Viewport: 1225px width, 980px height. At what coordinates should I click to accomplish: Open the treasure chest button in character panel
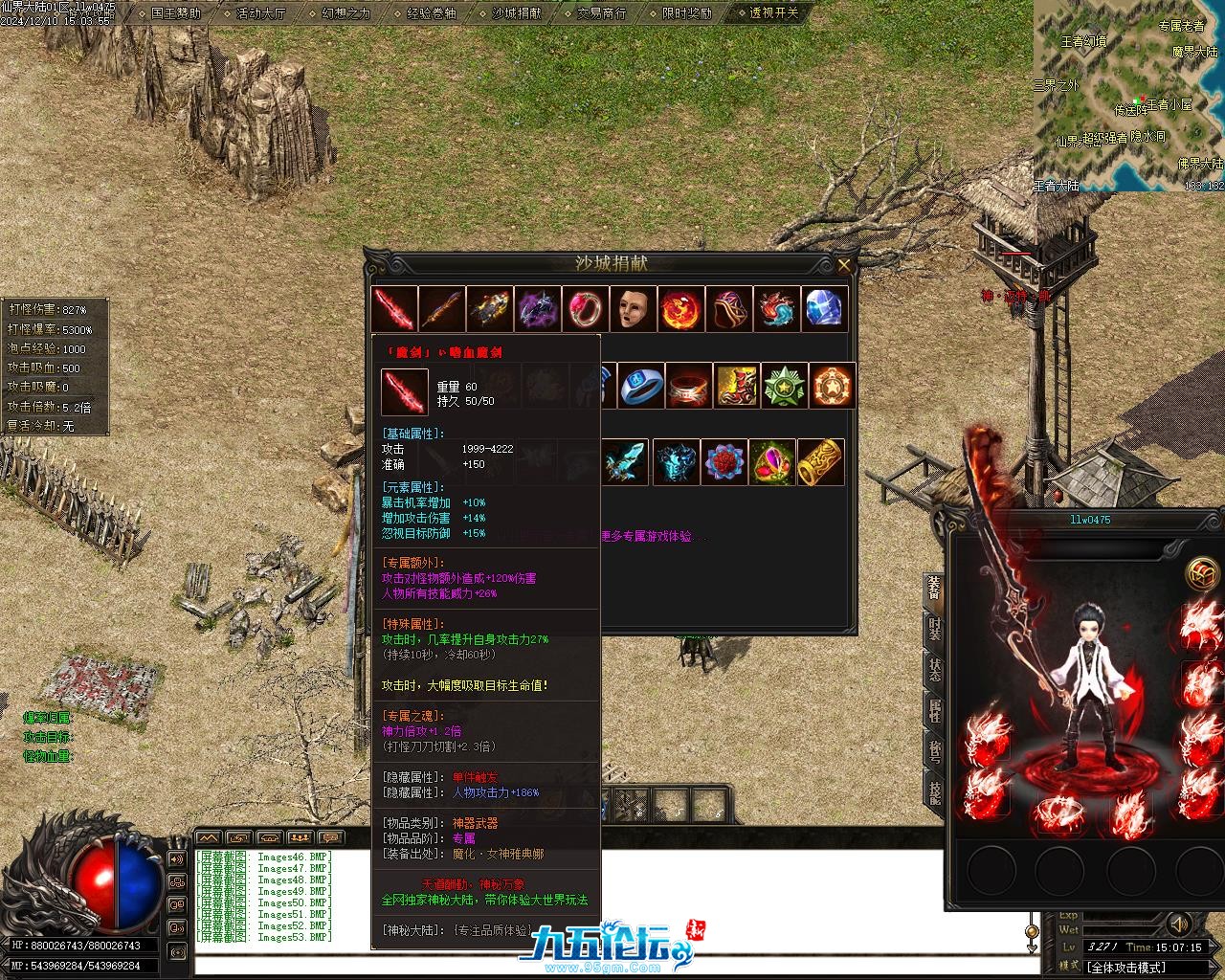1202,574
